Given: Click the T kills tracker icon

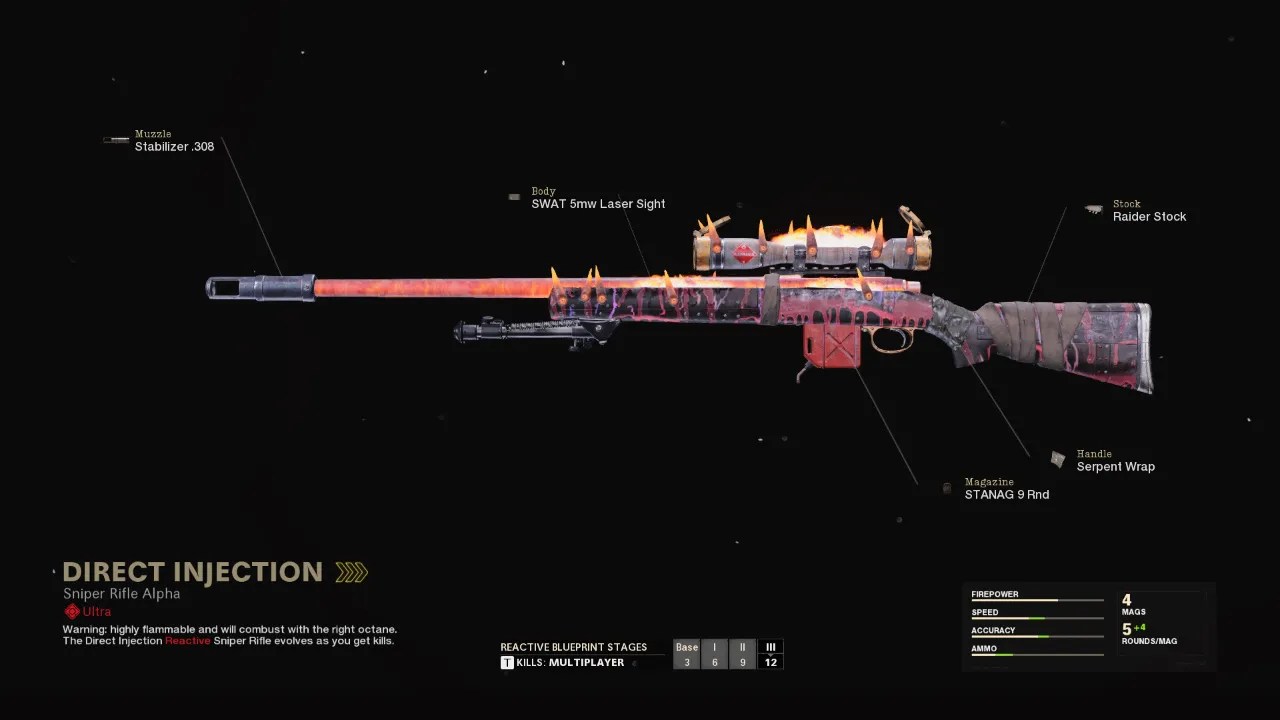Looking at the screenshot, I should (507, 663).
